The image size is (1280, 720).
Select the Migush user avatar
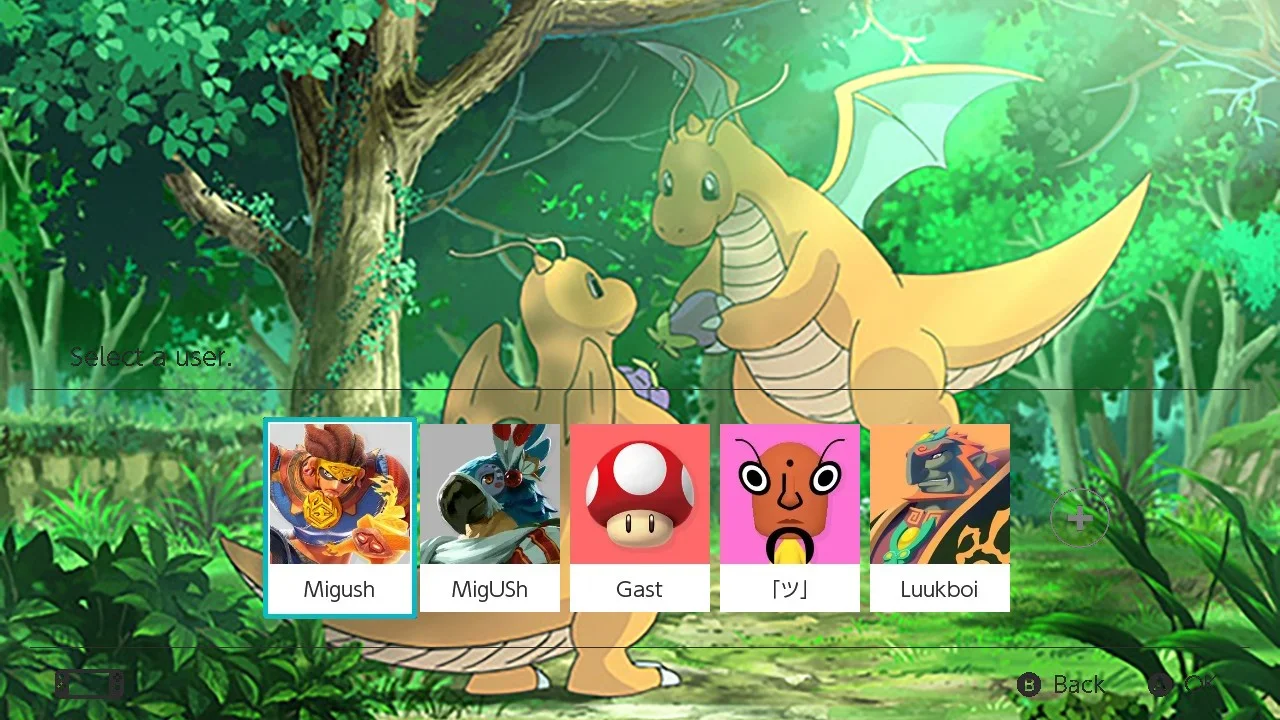pos(339,495)
